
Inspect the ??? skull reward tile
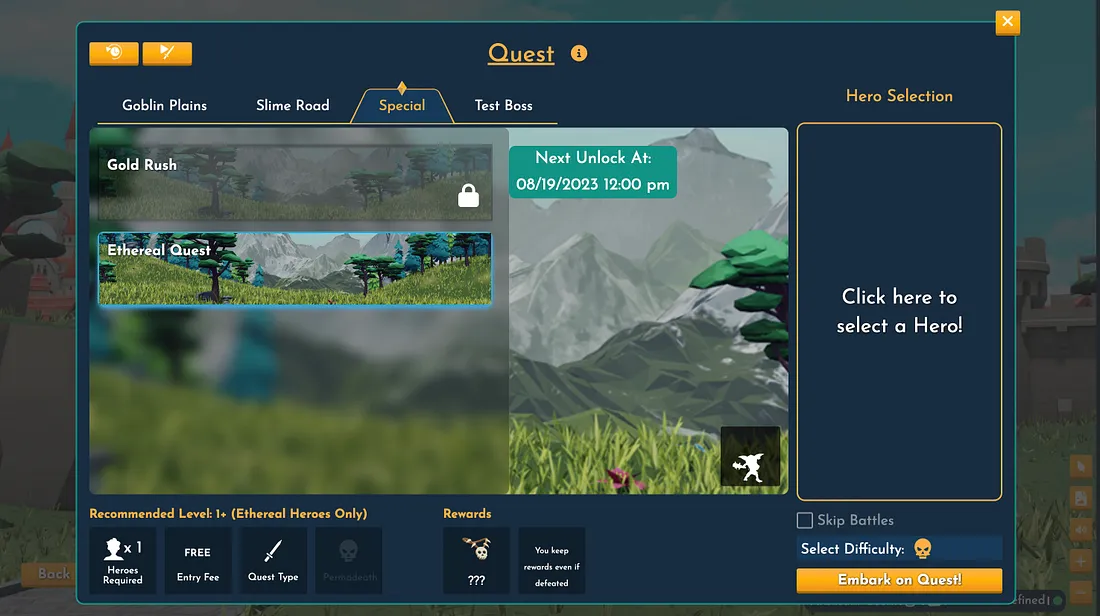pyautogui.click(x=476, y=560)
